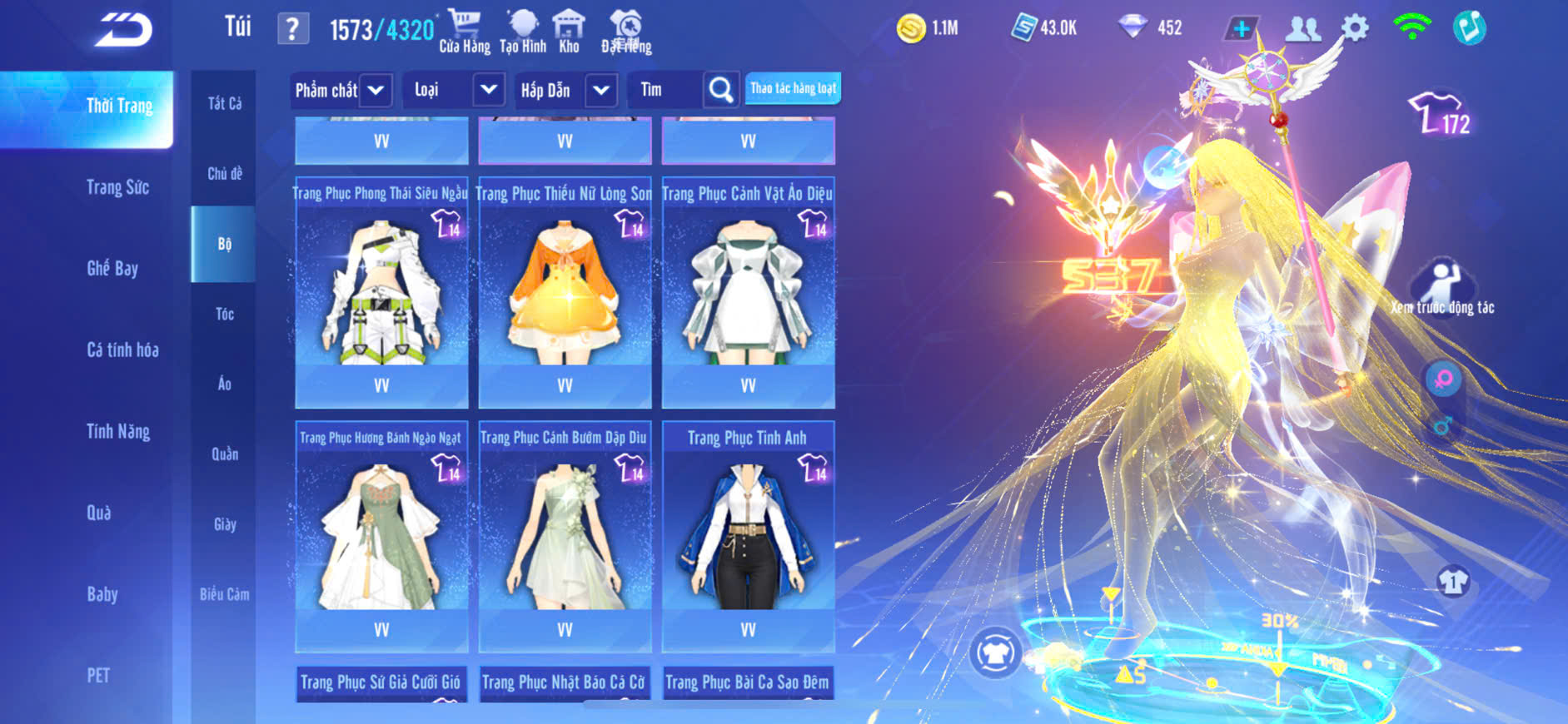The width and height of the screenshot is (1568, 724).
Task: Open the Hấp Dẫn sort dropdown
Action: coord(565,90)
